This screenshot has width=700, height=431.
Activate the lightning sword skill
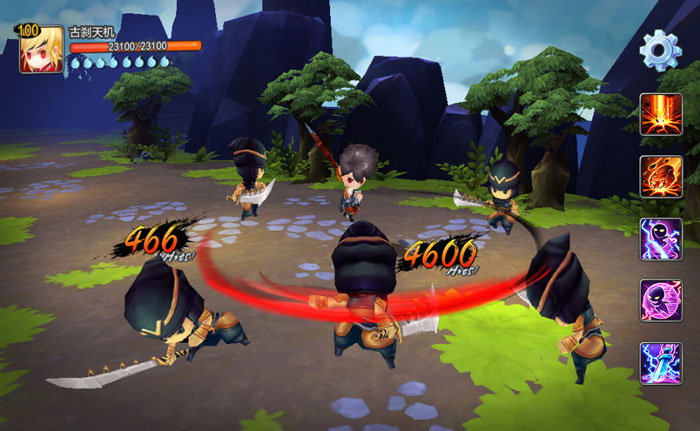coord(661,362)
